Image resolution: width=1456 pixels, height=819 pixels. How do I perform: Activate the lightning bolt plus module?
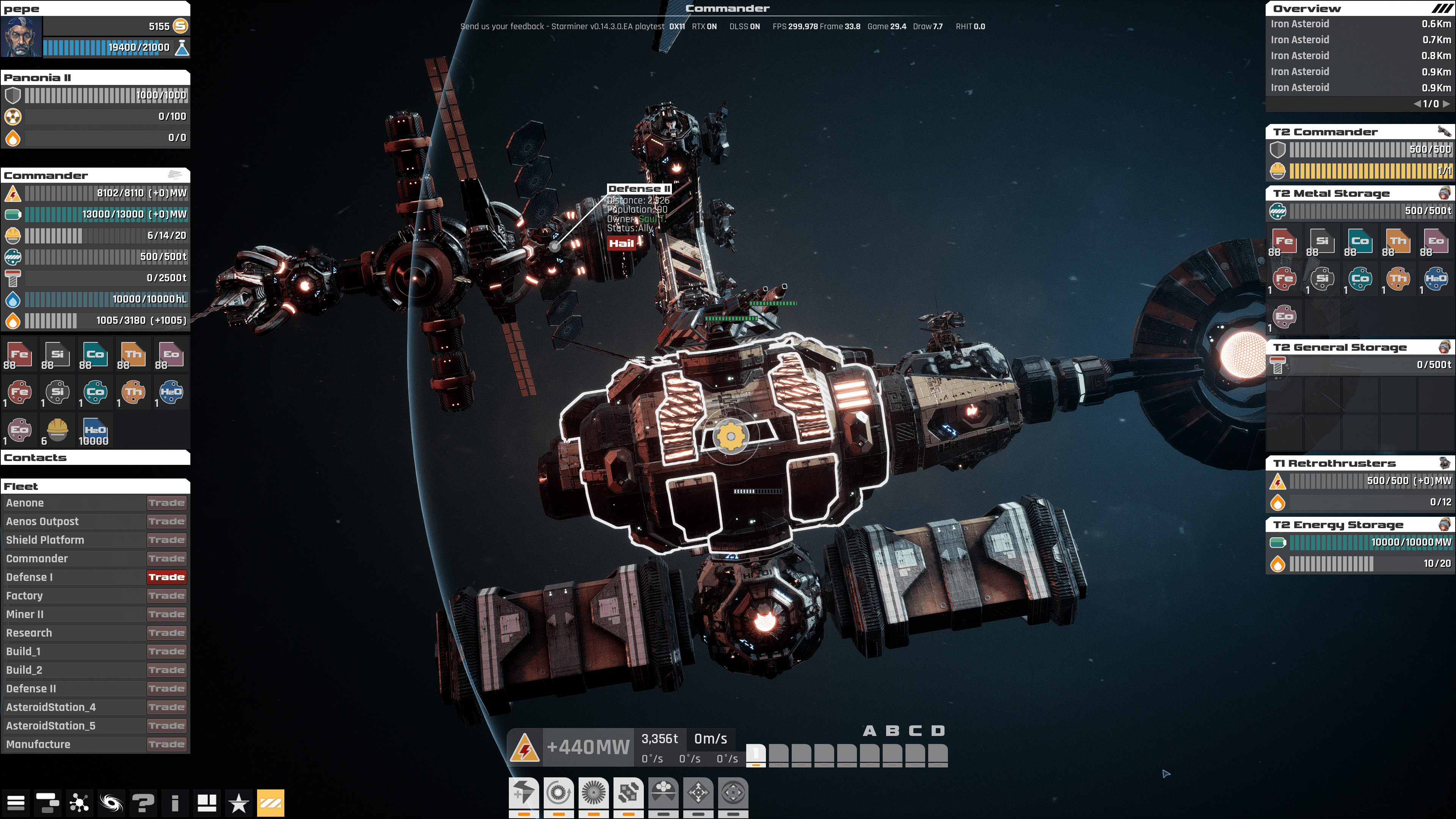[524, 792]
